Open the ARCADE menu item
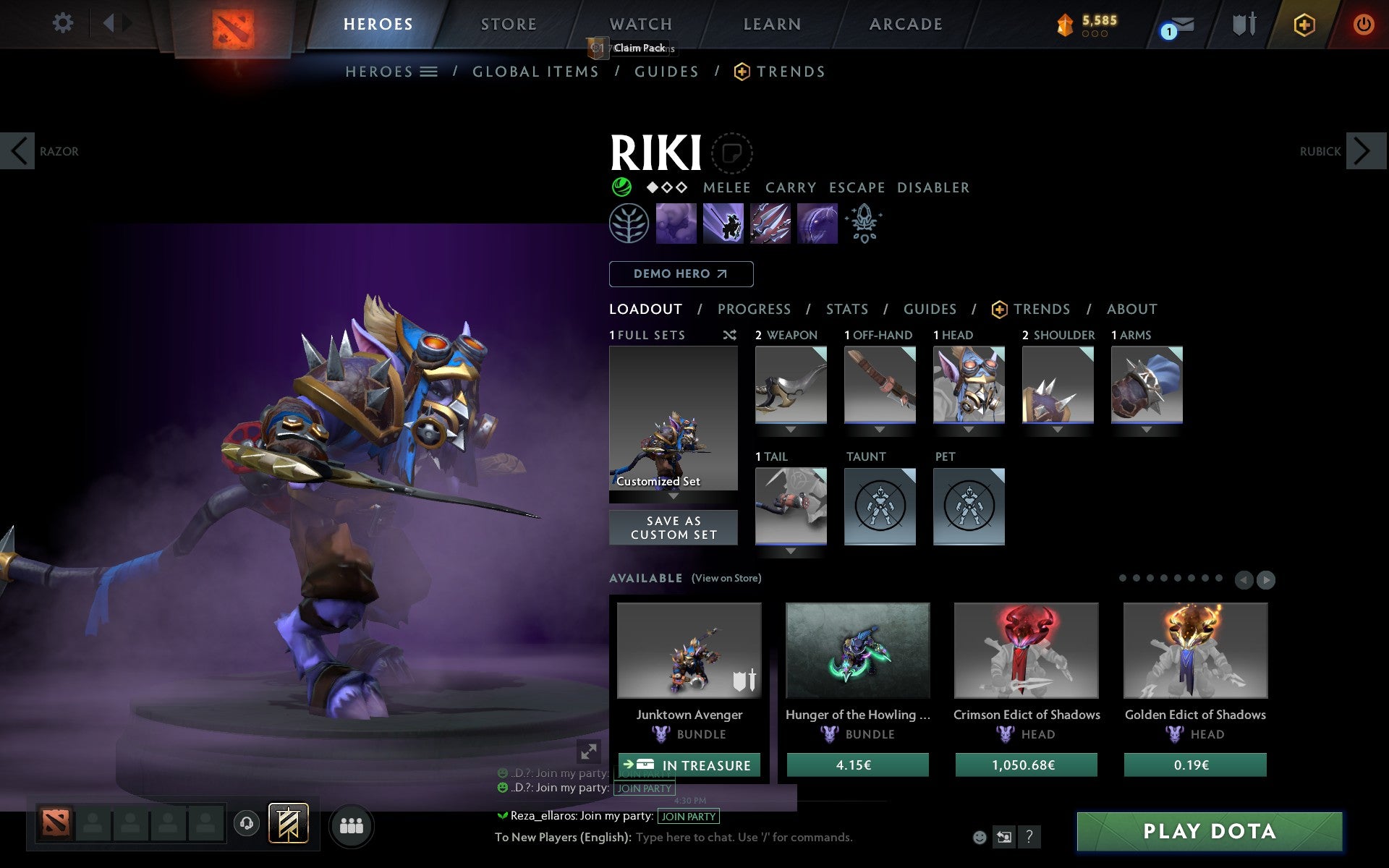Viewport: 1389px width, 868px height. [905, 24]
